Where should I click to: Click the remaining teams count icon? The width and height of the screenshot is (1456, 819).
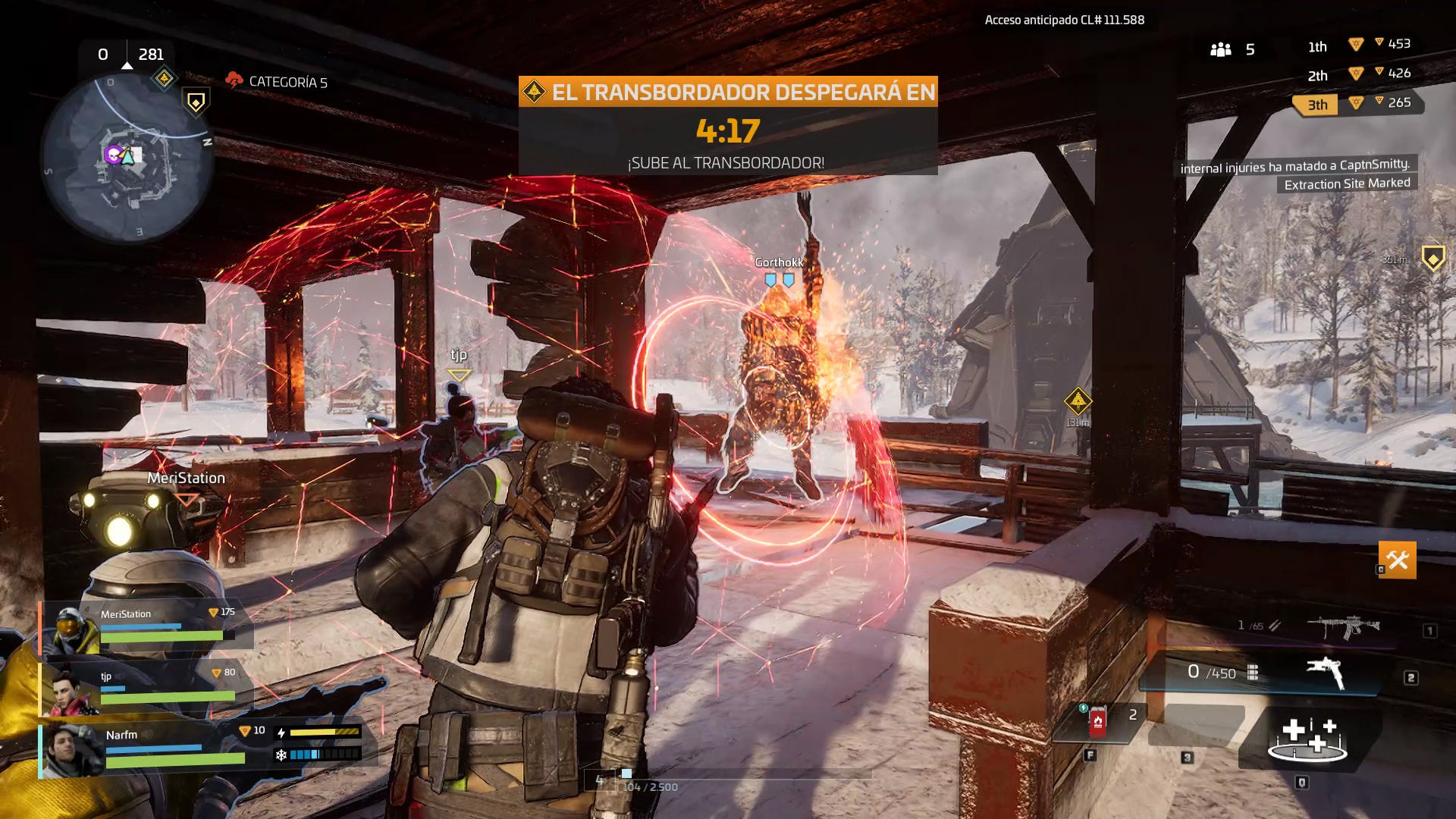(x=1221, y=50)
